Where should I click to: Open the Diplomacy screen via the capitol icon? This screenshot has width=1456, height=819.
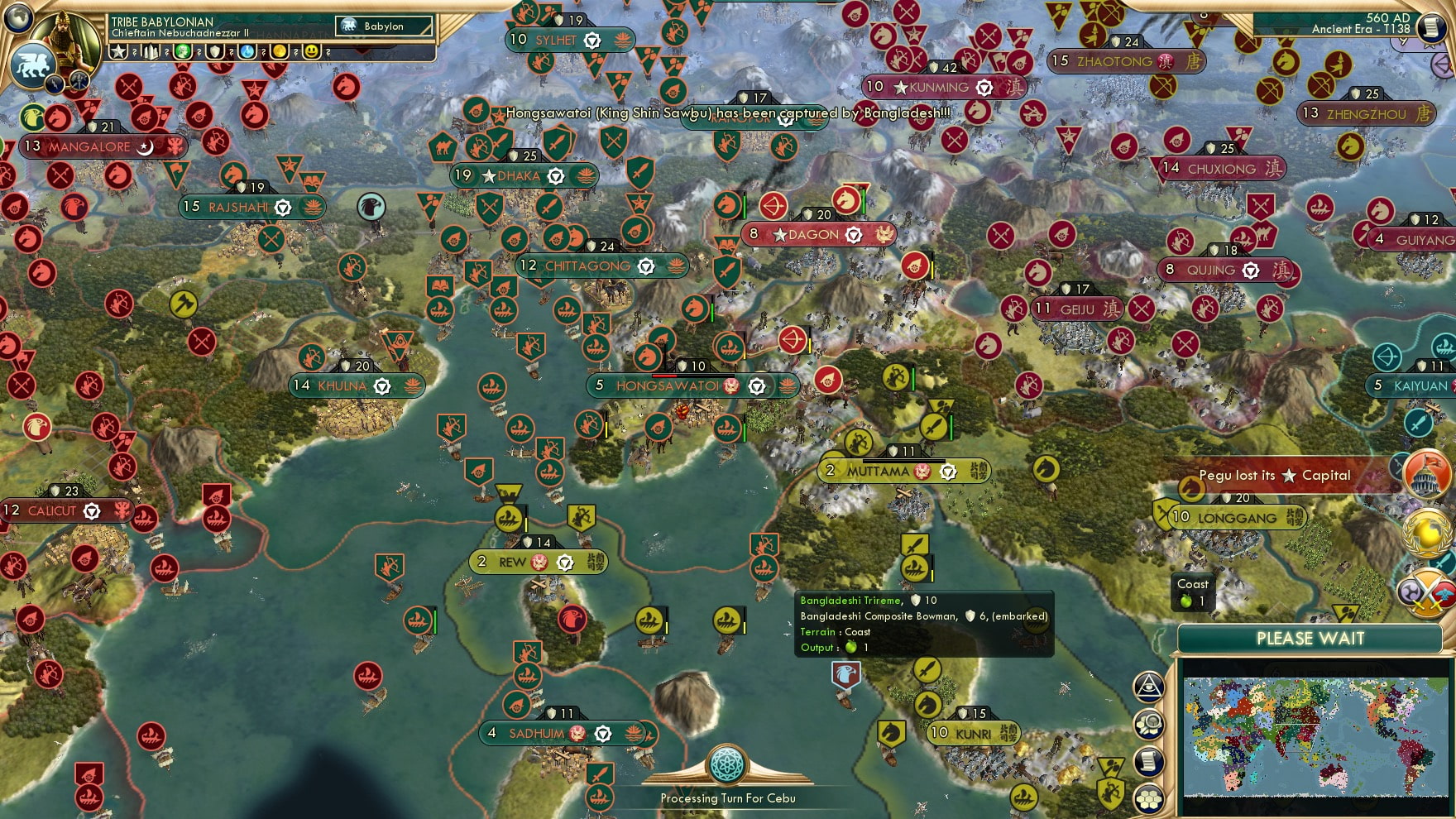(1425, 477)
